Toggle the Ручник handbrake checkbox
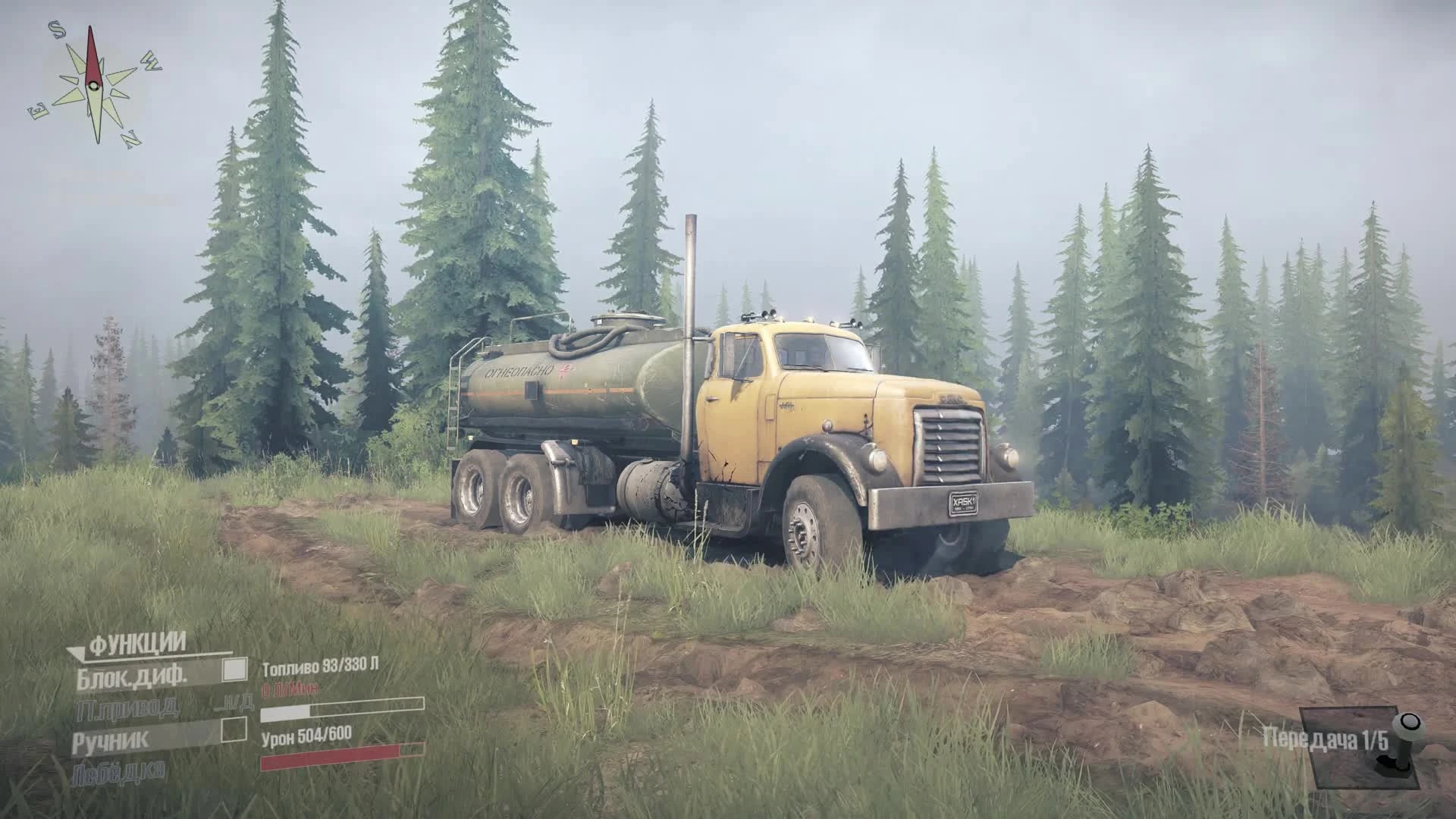 pos(235,730)
